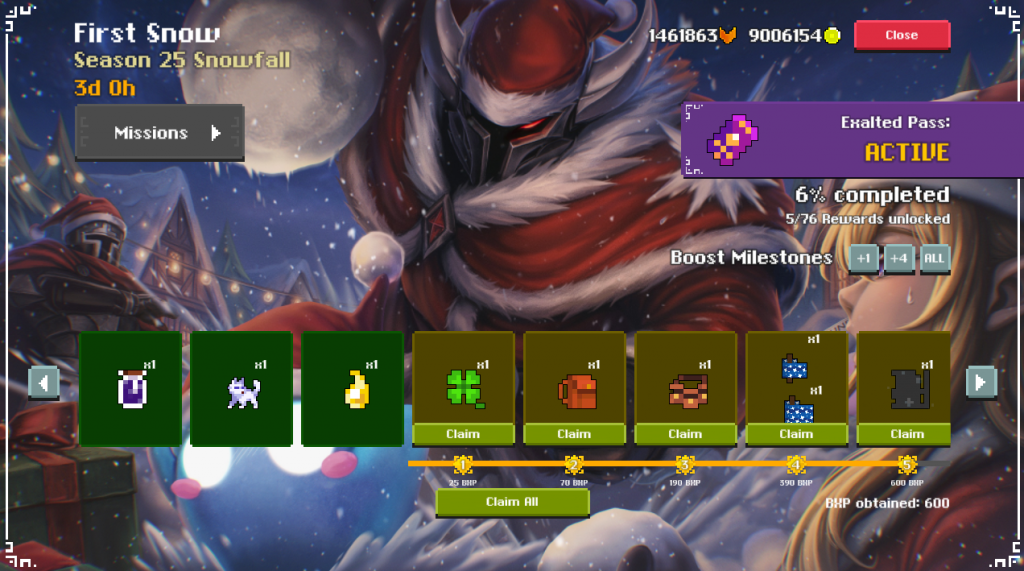This screenshot has height=571, width=1024.
Task: Boost milestones by +1
Action: click(864, 258)
